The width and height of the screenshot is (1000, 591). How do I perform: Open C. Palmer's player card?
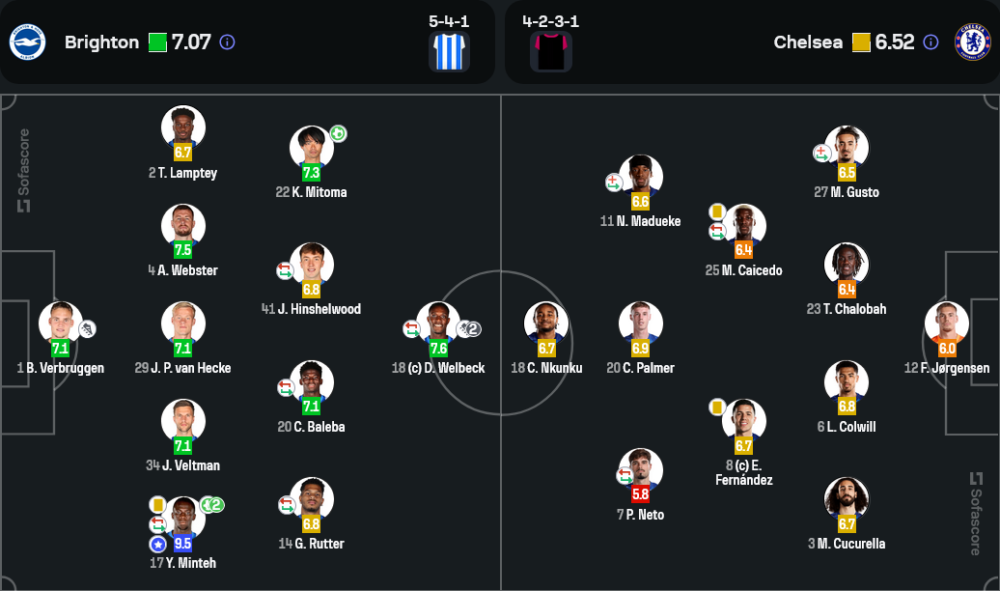tap(640, 323)
